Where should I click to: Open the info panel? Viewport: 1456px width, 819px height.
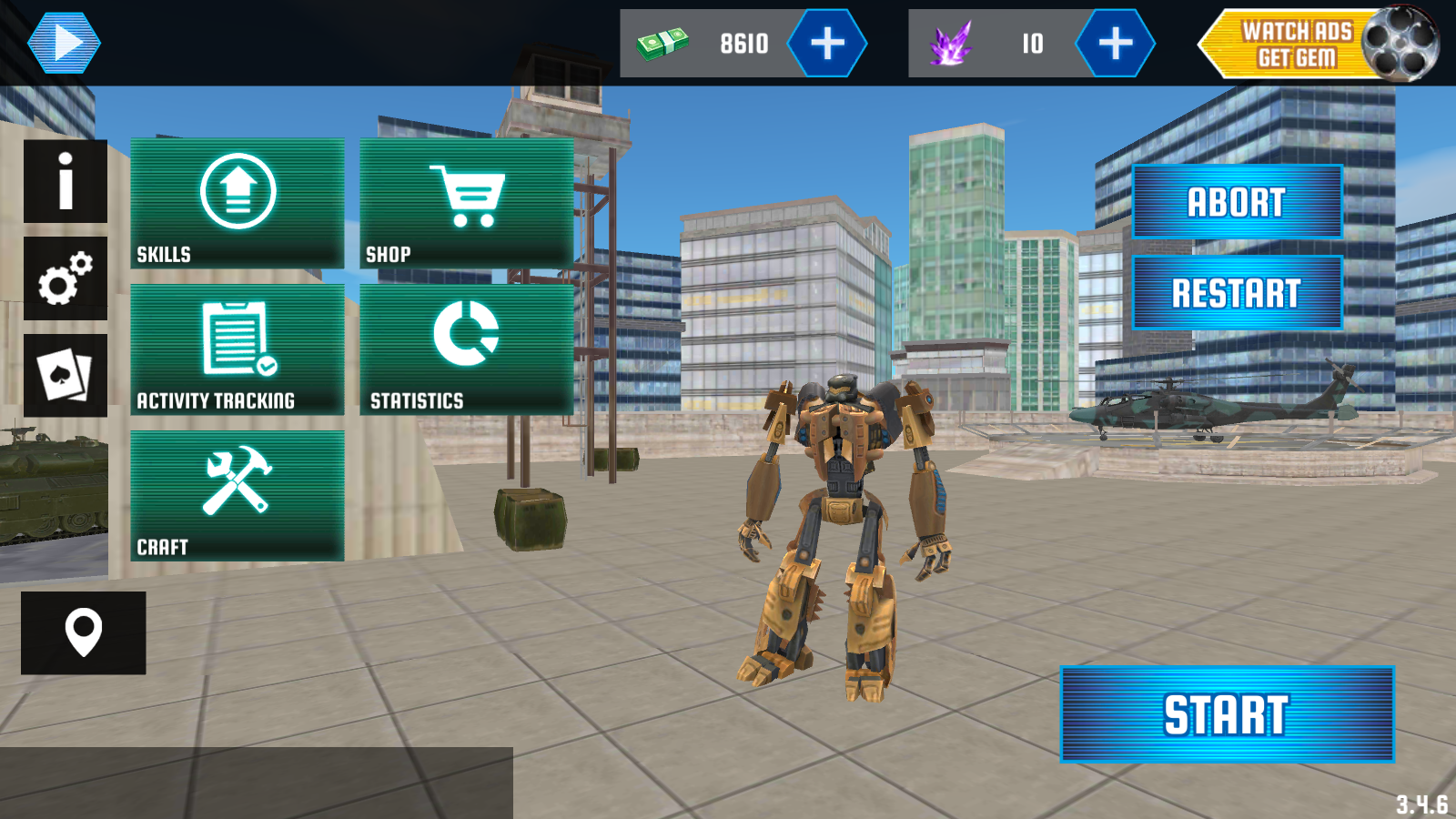click(x=66, y=181)
